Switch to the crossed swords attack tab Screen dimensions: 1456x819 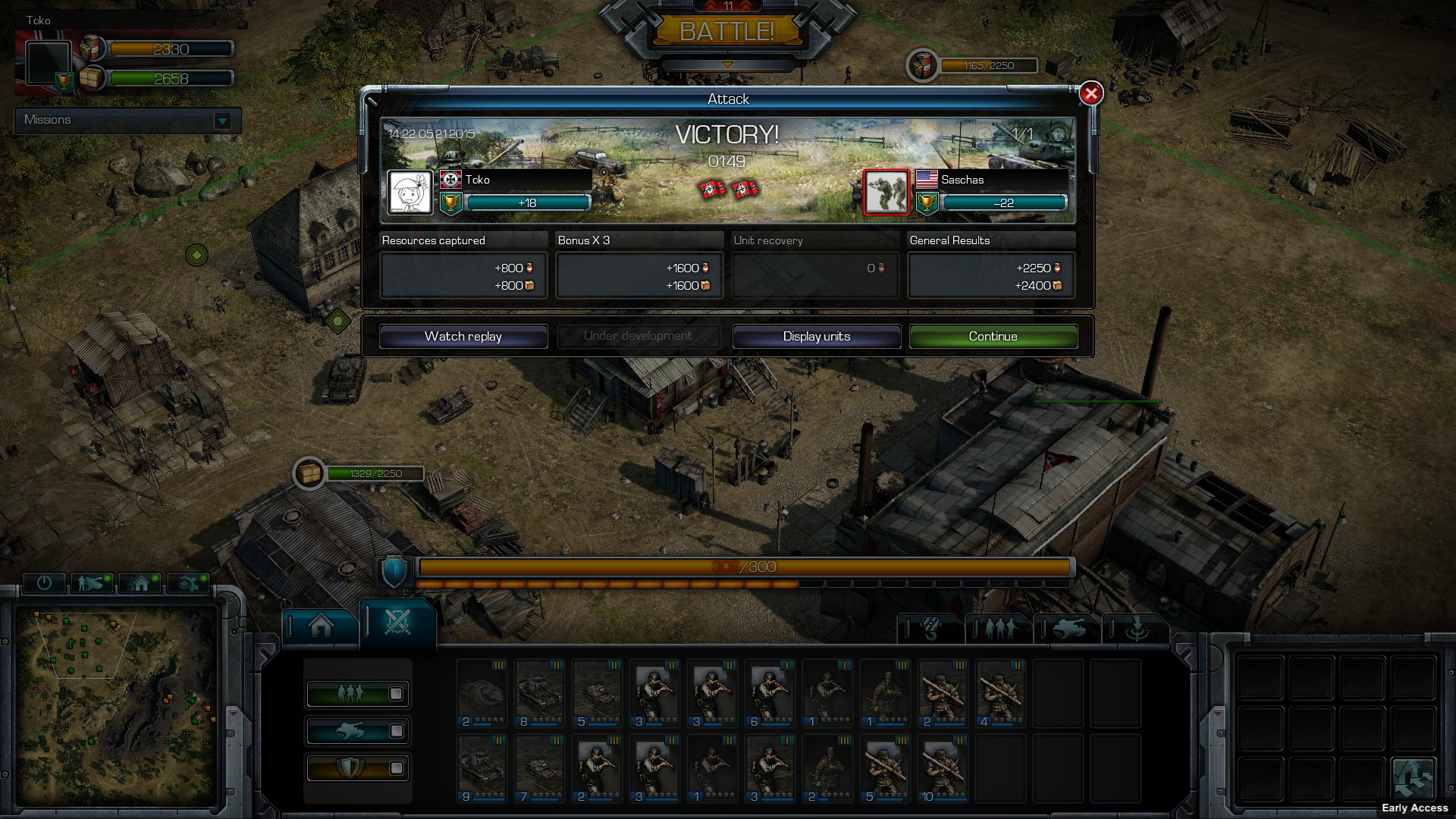point(397,623)
